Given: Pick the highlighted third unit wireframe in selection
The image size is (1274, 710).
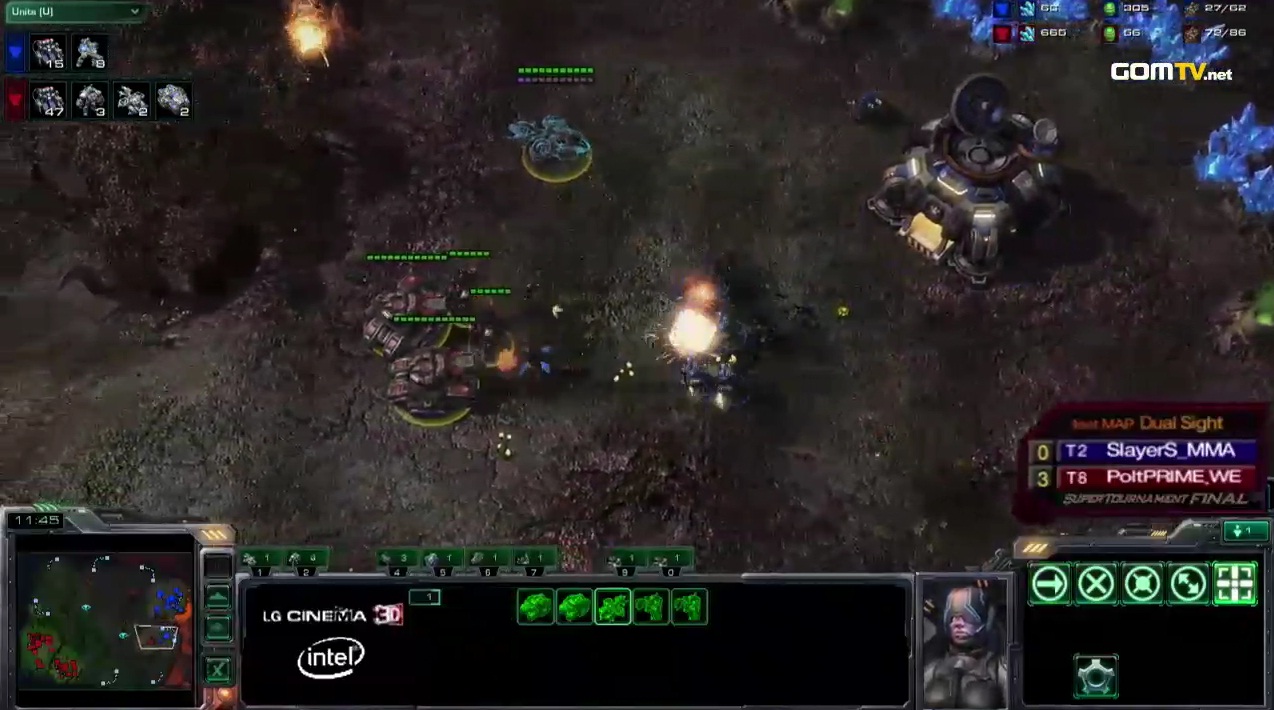Looking at the screenshot, I should tap(612, 607).
